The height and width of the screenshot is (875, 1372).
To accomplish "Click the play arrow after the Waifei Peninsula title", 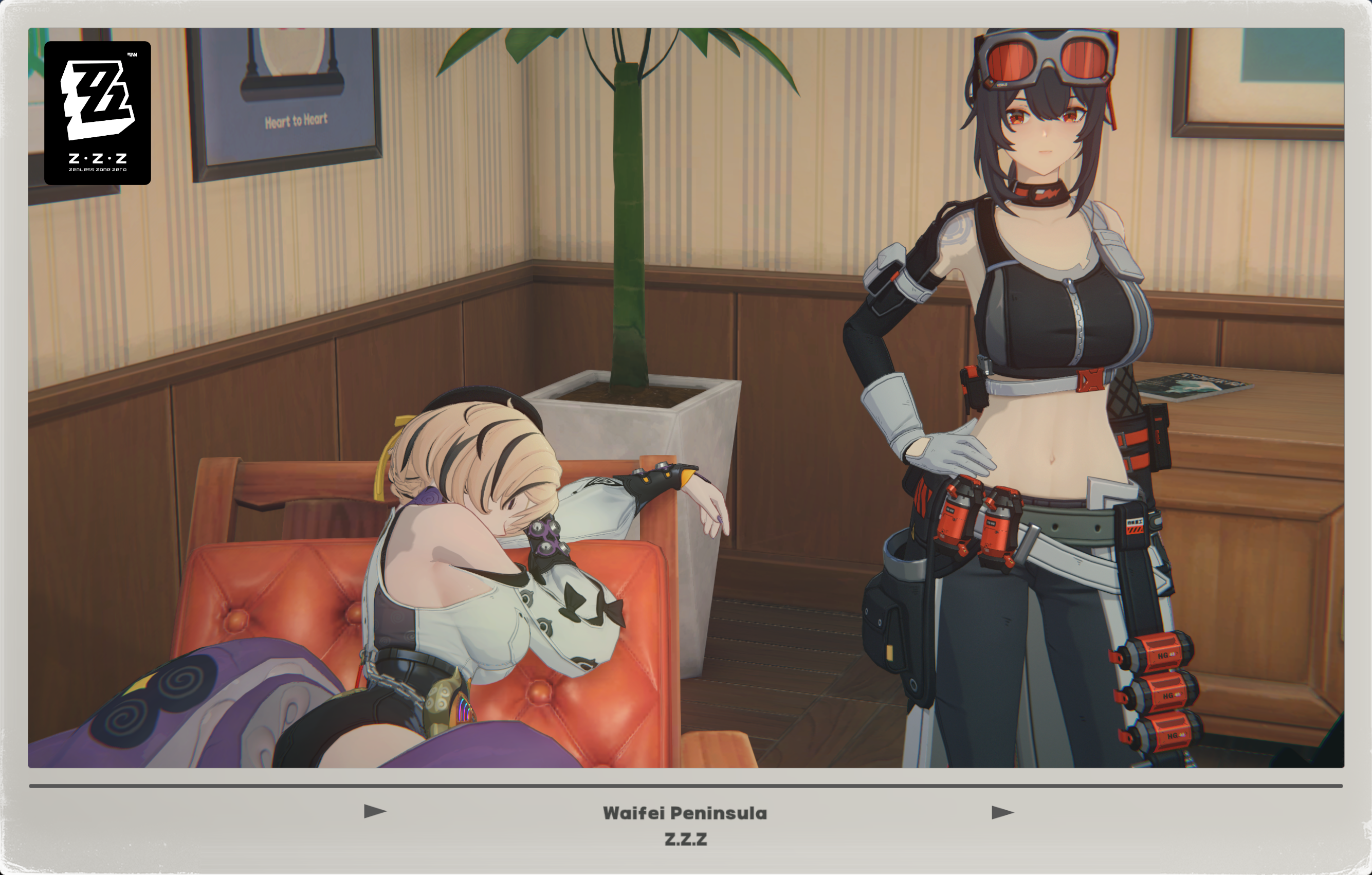I will pos(1002,812).
